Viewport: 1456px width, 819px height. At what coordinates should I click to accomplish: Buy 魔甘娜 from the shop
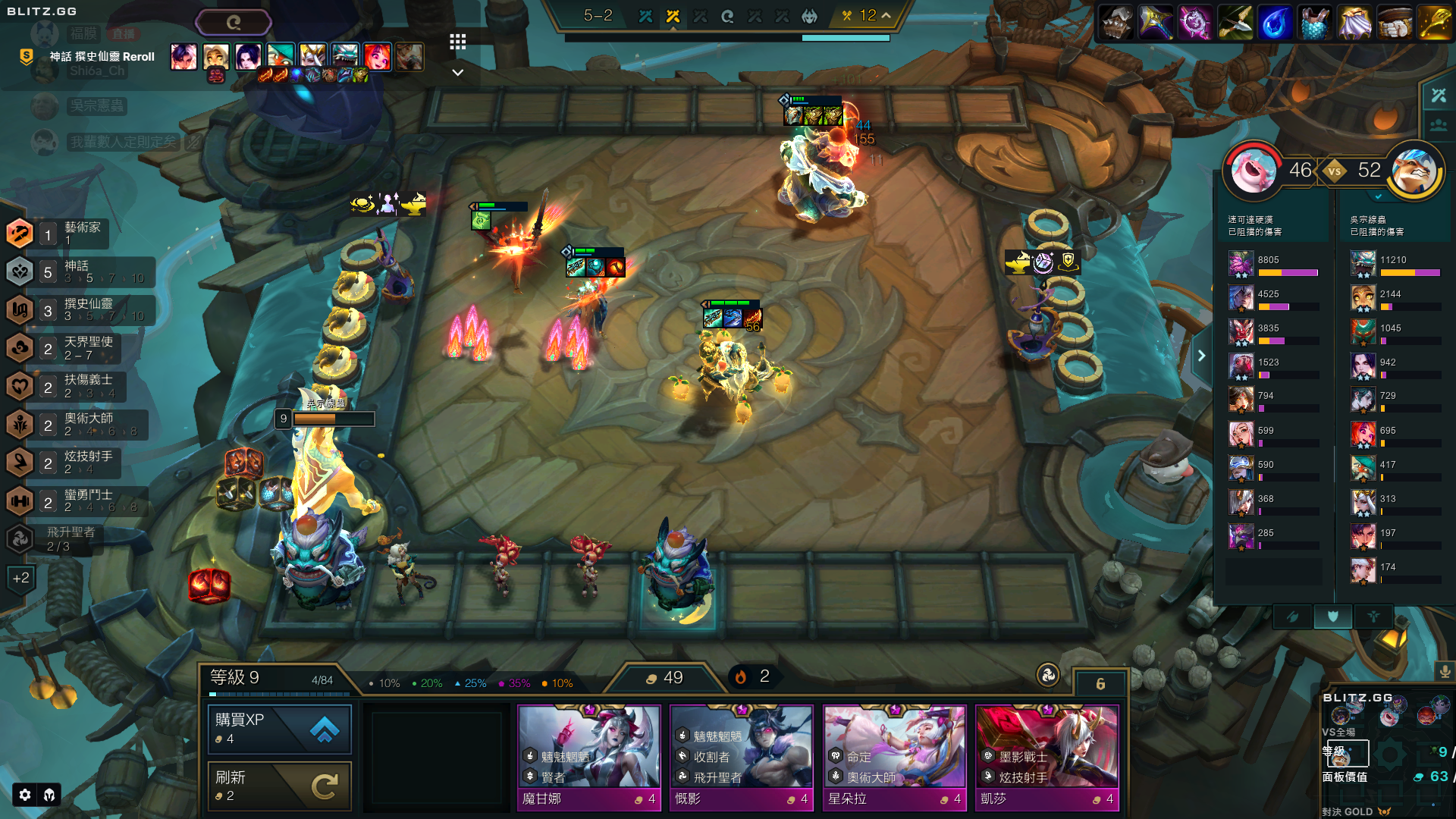pos(588,758)
